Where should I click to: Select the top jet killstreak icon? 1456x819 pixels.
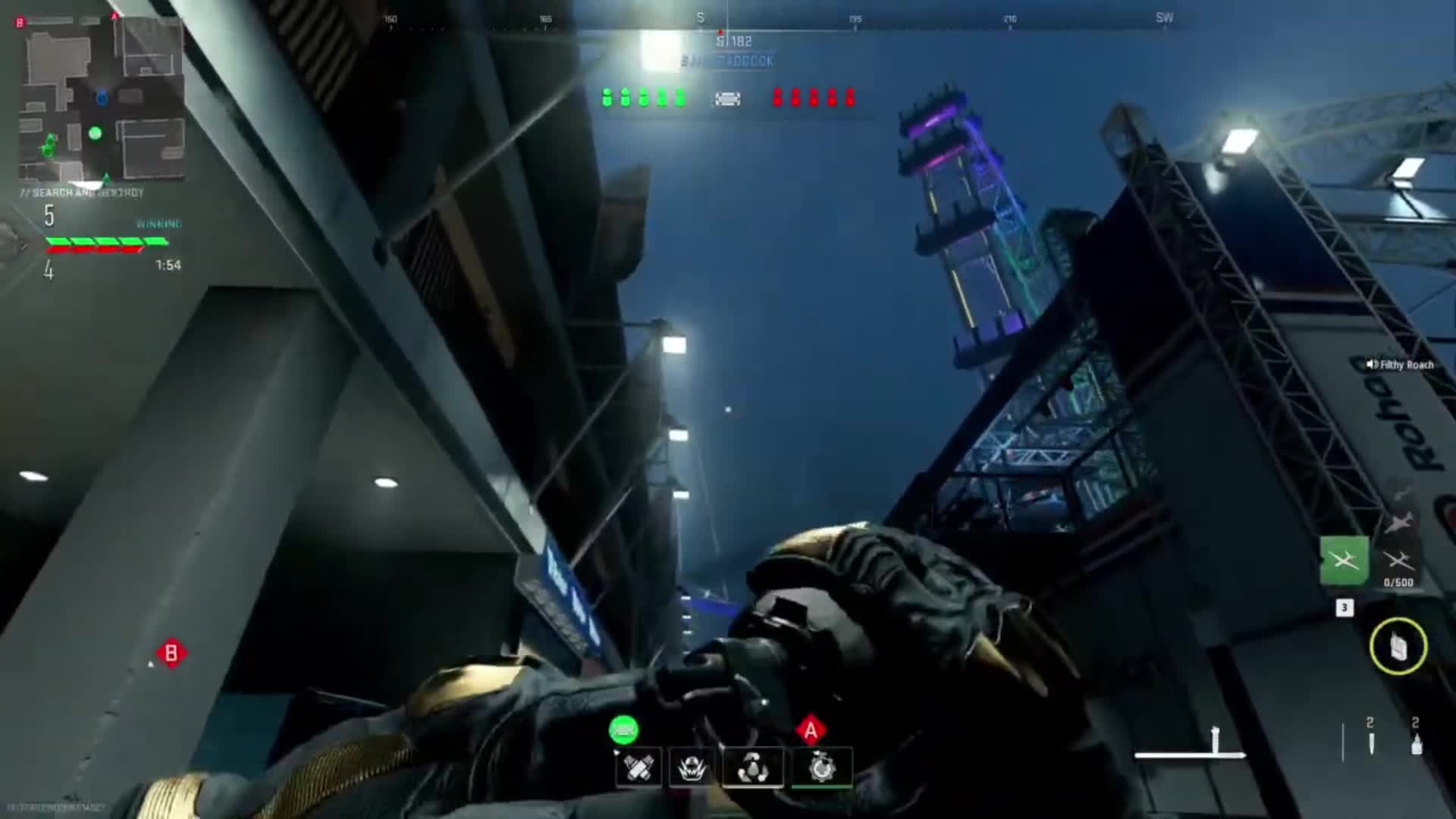click(1398, 522)
